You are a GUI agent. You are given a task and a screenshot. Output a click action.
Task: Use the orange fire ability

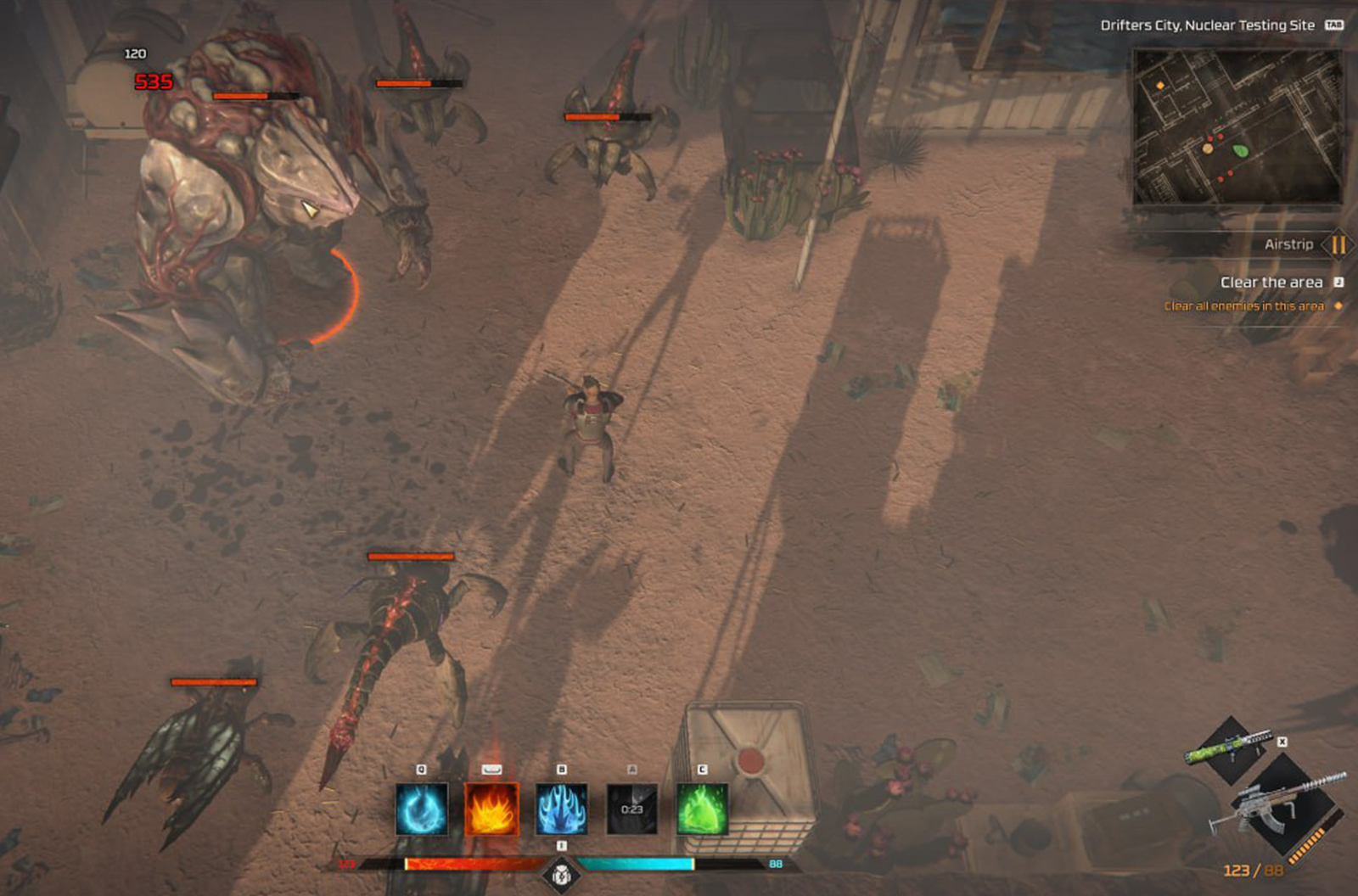491,809
